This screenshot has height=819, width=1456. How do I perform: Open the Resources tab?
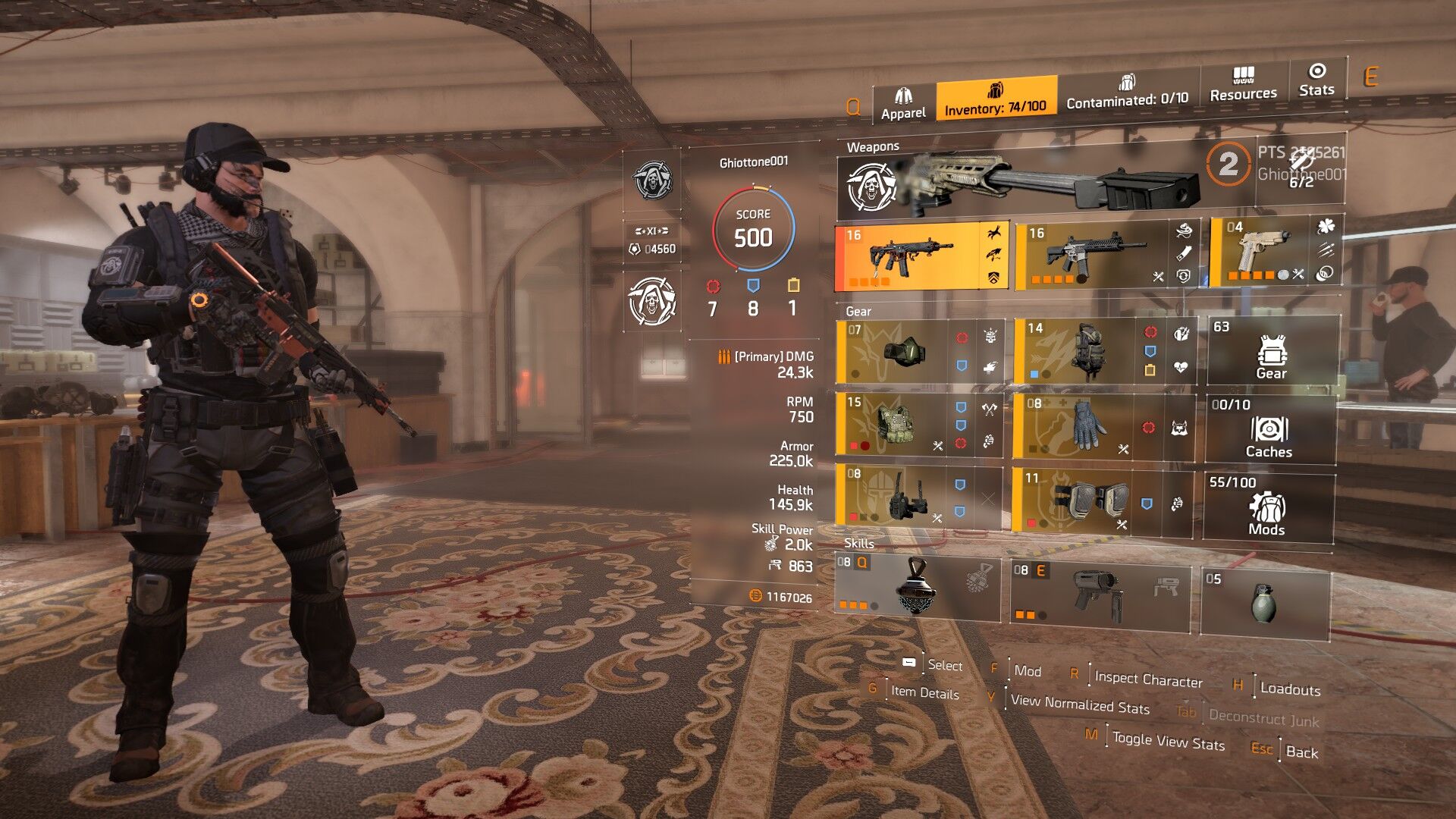coord(1243,85)
